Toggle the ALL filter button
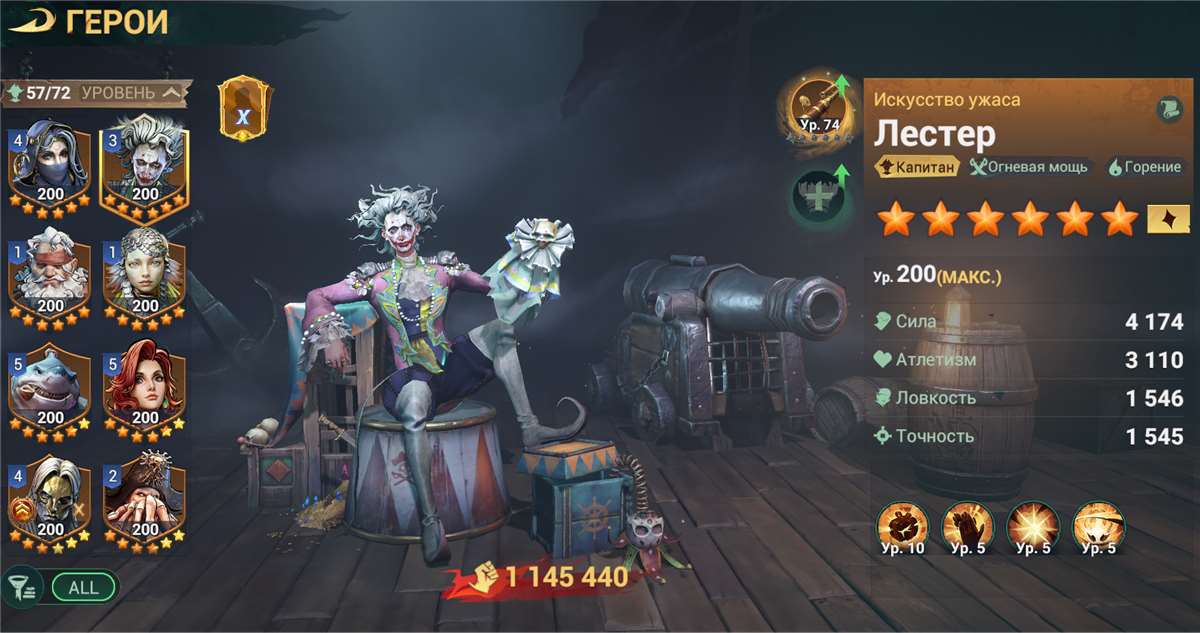Viewport: 1200px width, 633px height. pos(84,587)
